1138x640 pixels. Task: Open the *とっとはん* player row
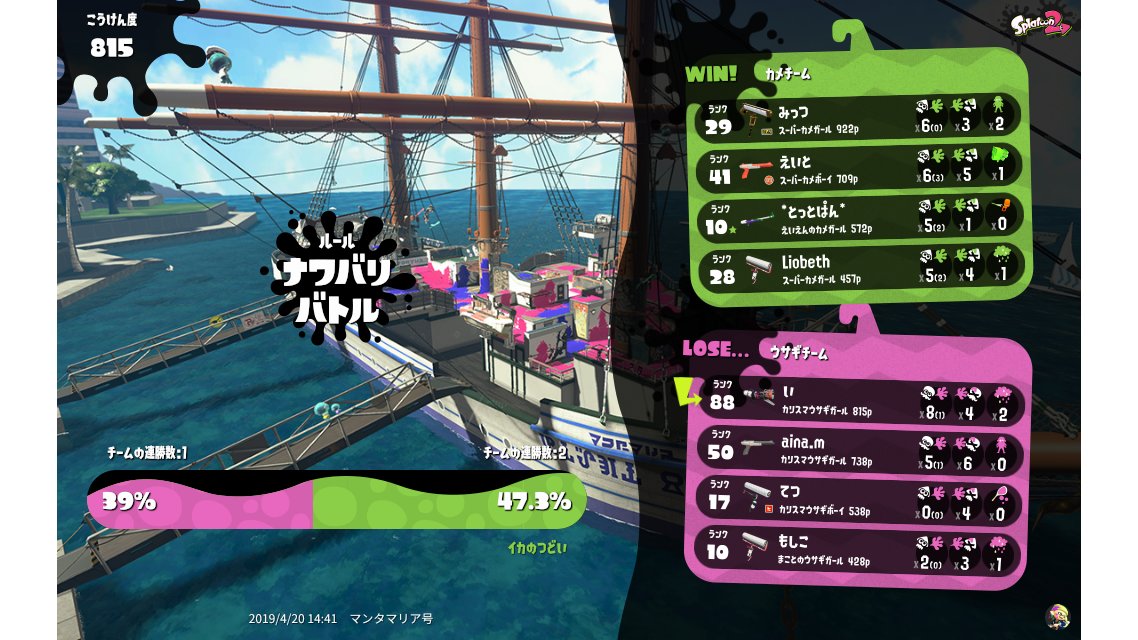(x=858, y=216)
